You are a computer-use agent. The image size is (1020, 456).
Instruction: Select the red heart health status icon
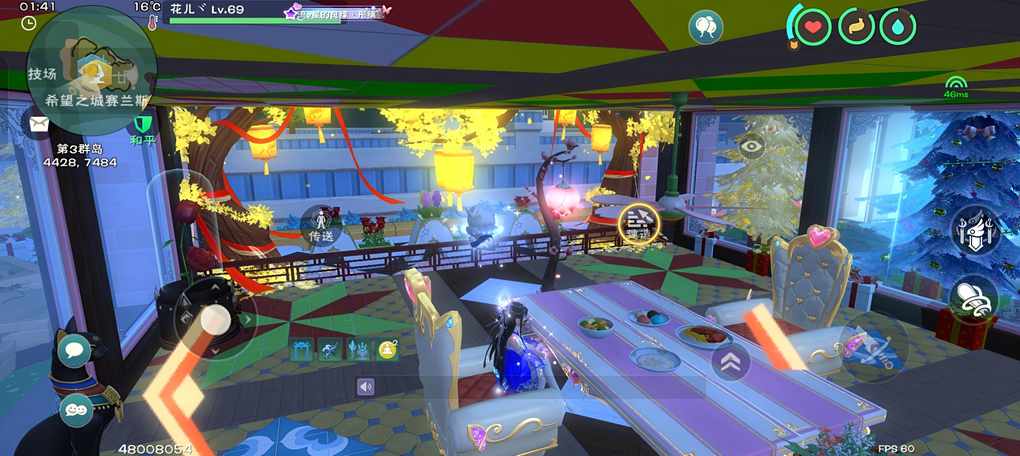(x=813, y=26)
